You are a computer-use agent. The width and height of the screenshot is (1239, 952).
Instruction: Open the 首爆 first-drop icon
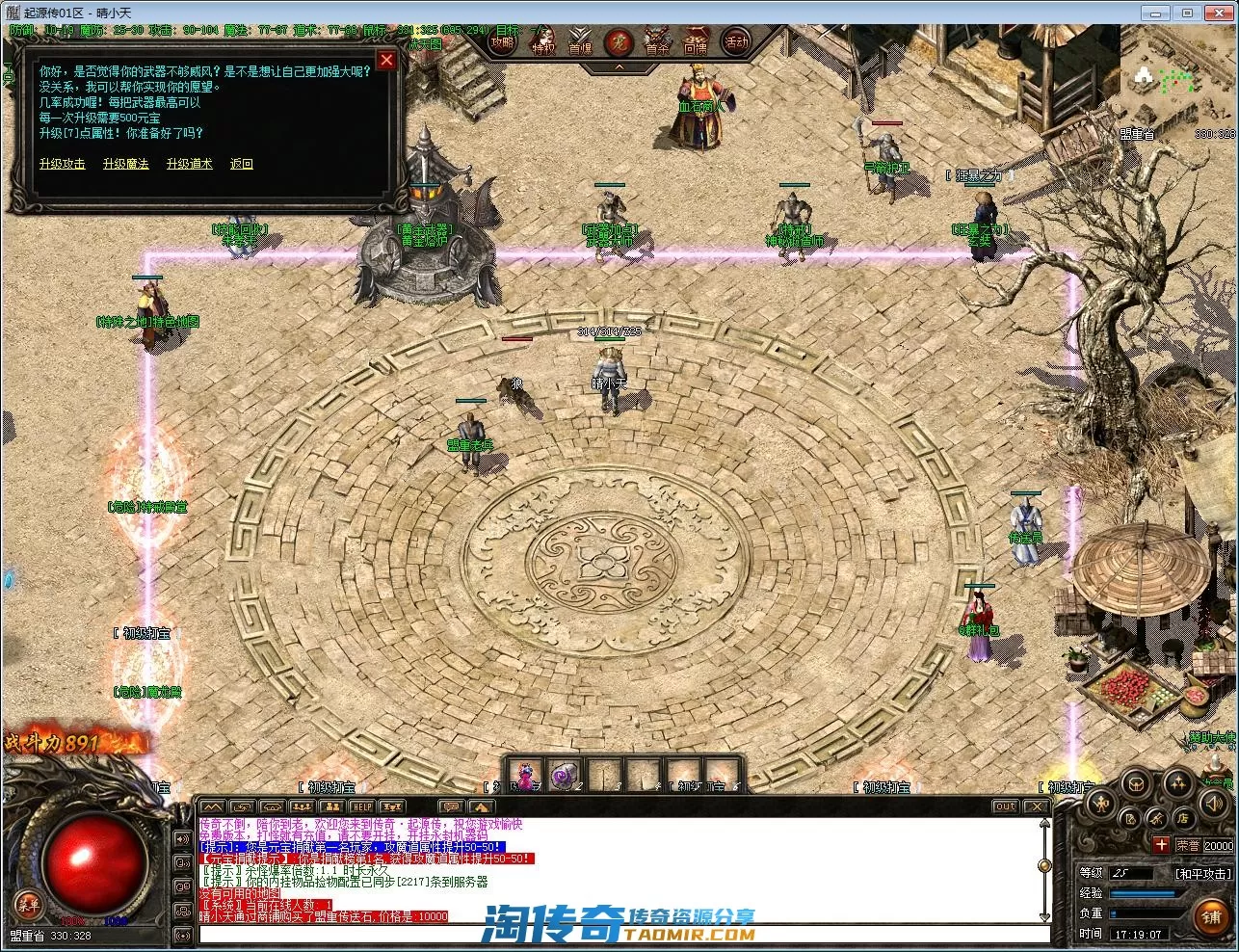click(580, 42)
